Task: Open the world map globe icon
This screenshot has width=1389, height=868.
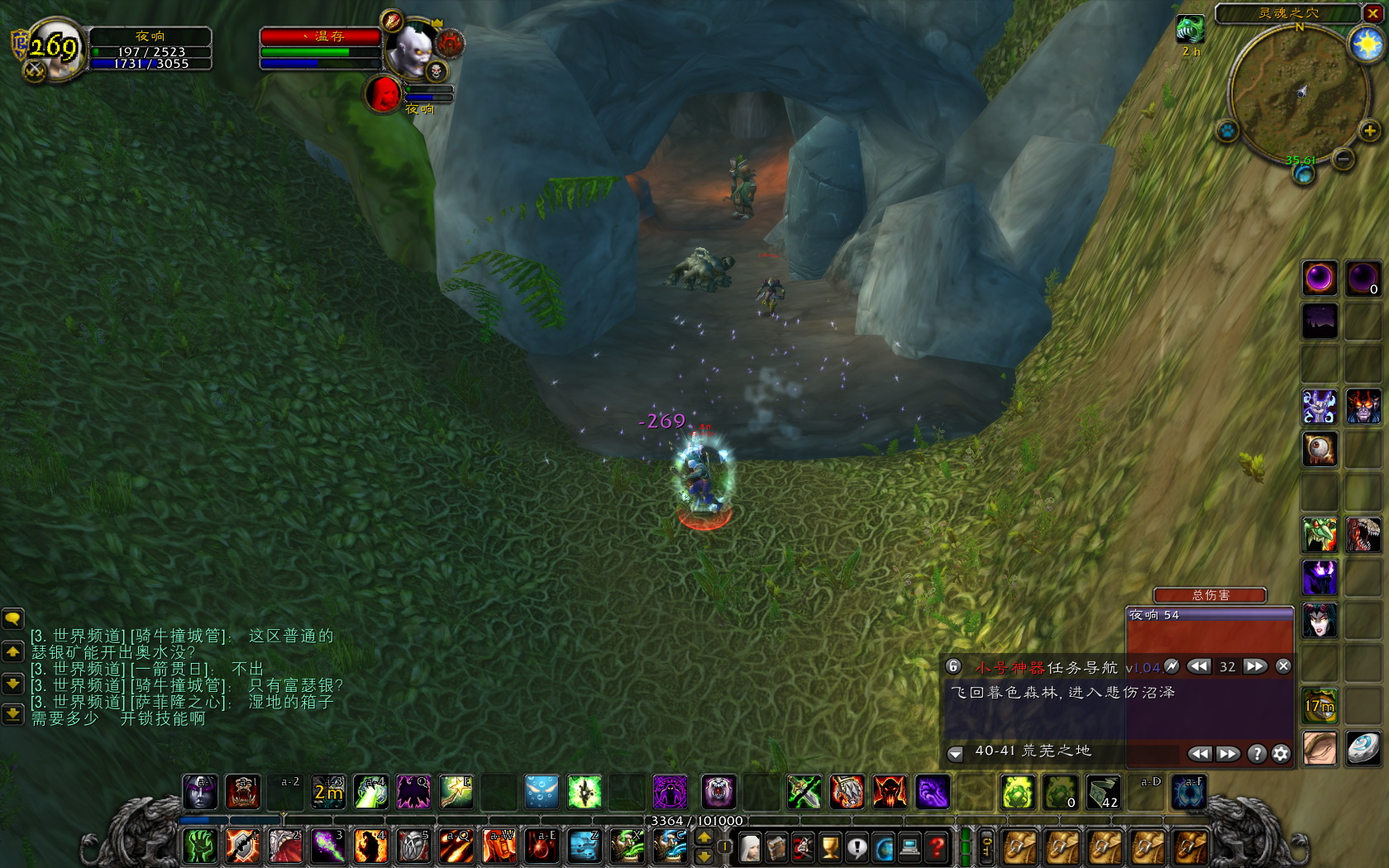Action: pyautogui.click(x=883, y=846)
